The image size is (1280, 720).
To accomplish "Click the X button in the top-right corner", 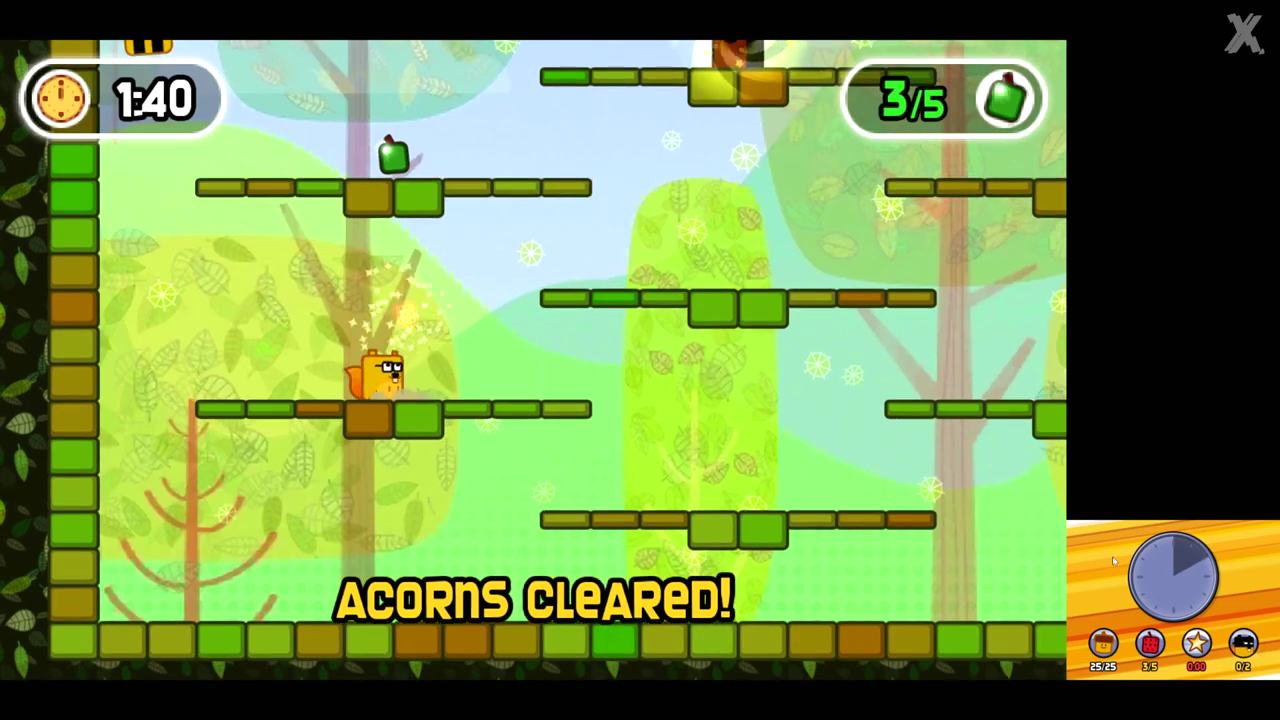I will (1244, 33).
